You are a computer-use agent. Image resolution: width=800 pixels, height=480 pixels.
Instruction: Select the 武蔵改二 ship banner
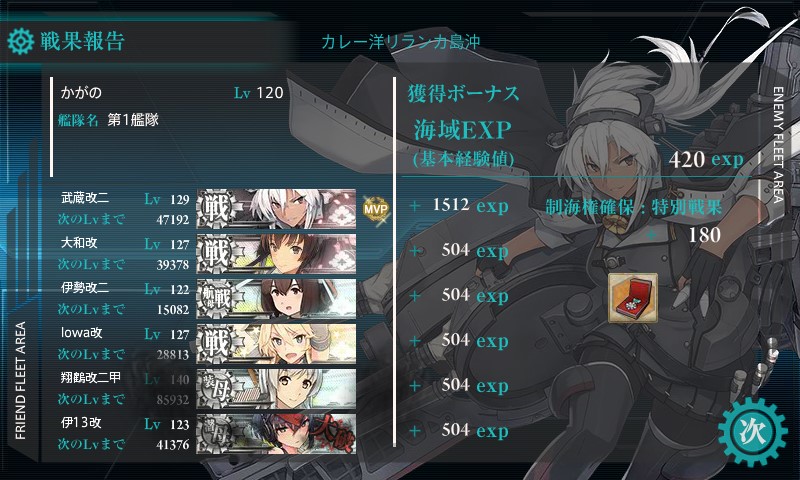(277, 207)
